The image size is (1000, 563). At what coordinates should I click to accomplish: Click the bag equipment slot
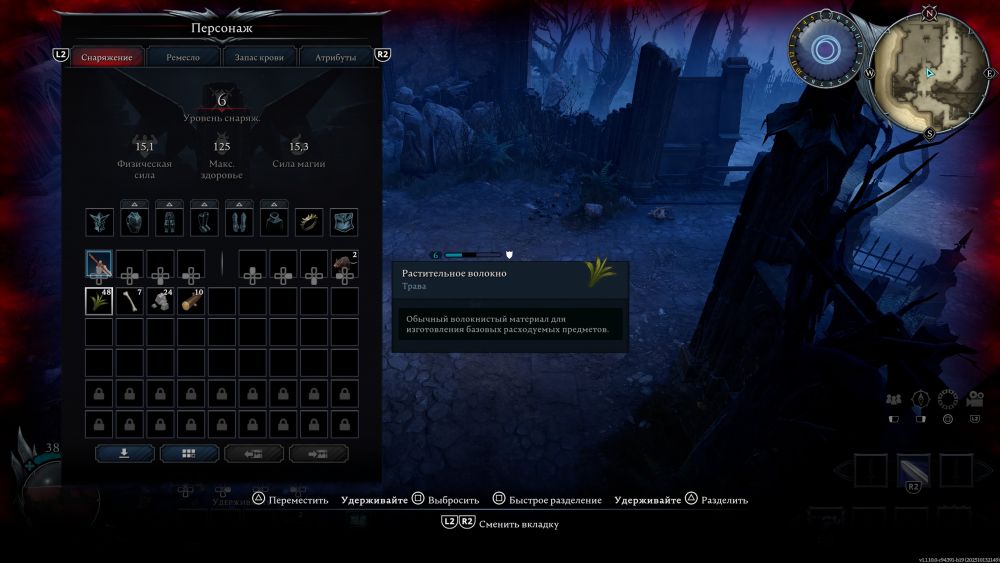coord(344,222)
